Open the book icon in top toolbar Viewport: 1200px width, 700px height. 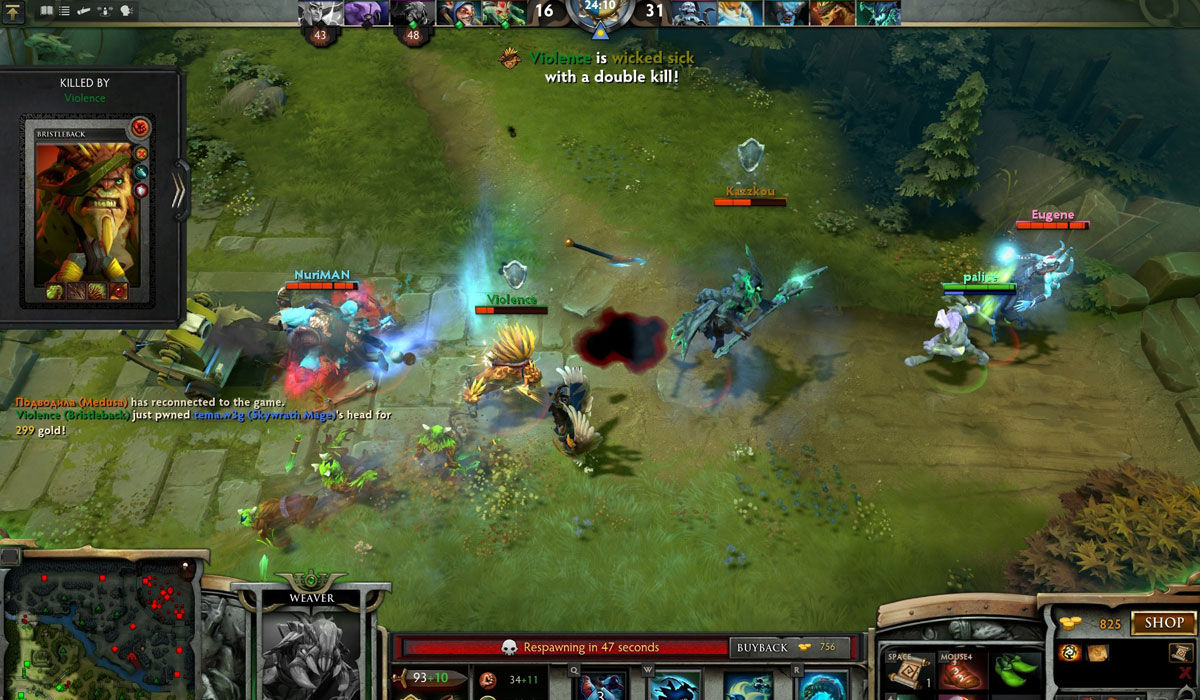click(45, 11)
